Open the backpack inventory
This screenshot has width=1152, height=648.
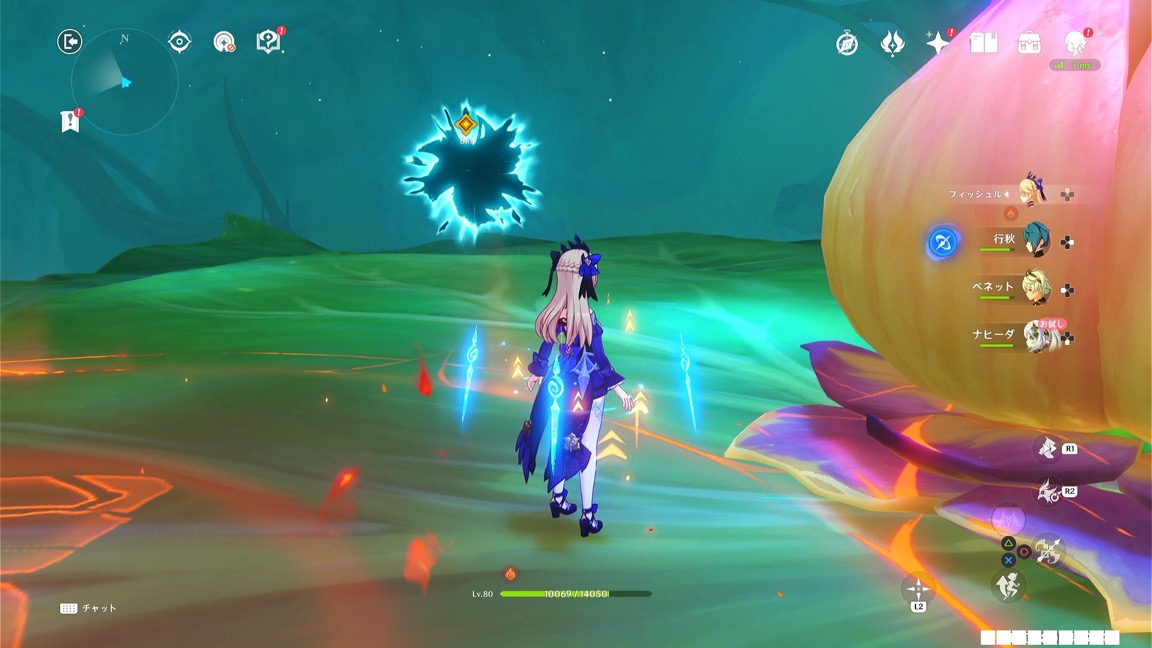pos(1029,43)
